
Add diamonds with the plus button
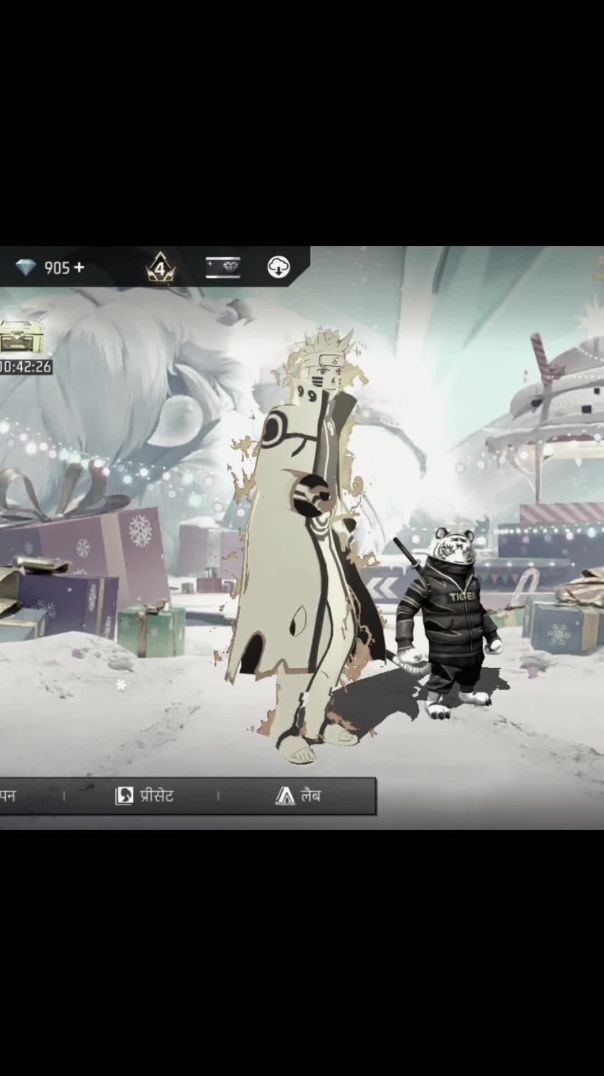(79, 267)
